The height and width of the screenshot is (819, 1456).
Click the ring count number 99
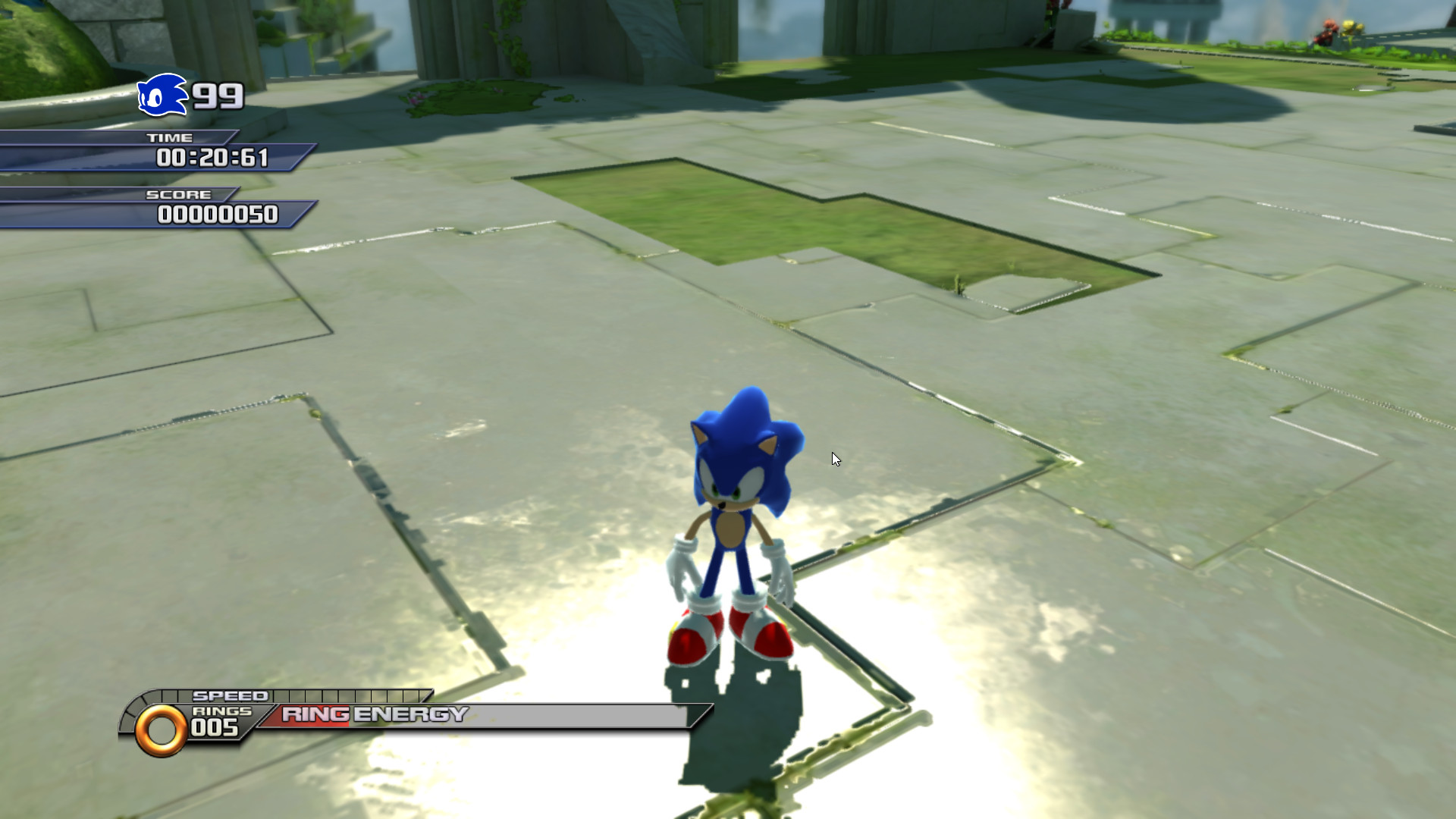point(218,96)
